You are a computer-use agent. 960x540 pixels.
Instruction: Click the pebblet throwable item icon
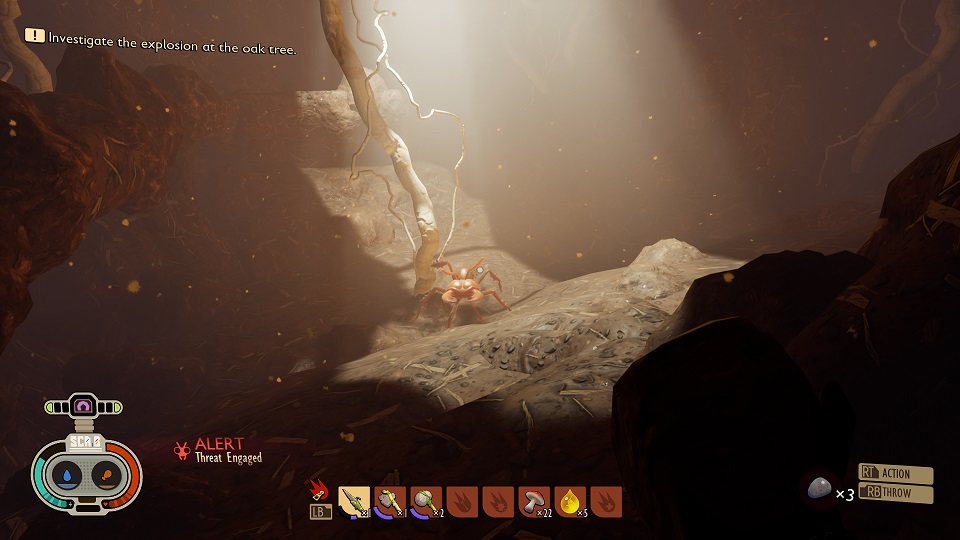point(820,488)
